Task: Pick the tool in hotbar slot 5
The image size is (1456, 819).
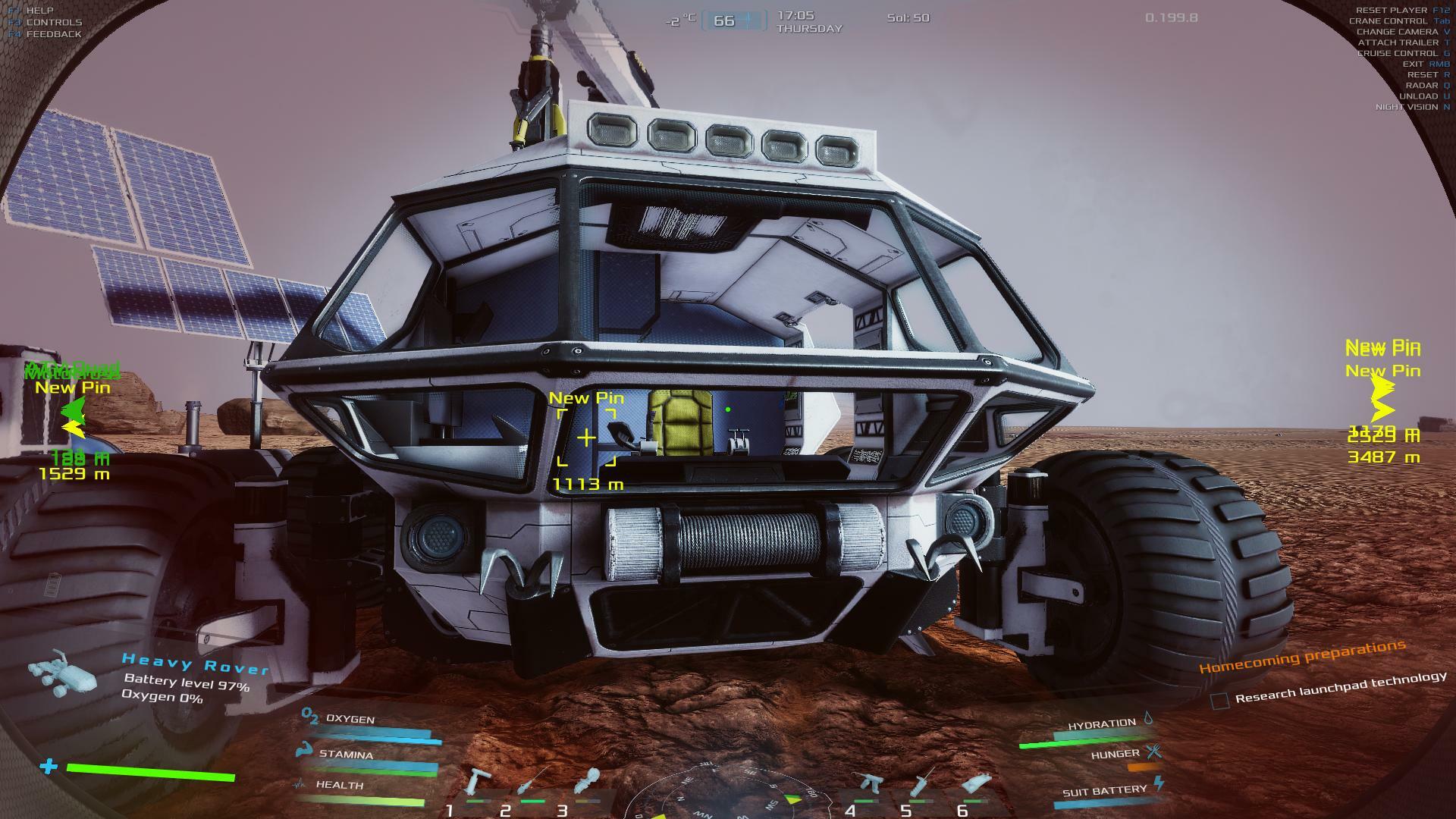Action: pos(923,782)
